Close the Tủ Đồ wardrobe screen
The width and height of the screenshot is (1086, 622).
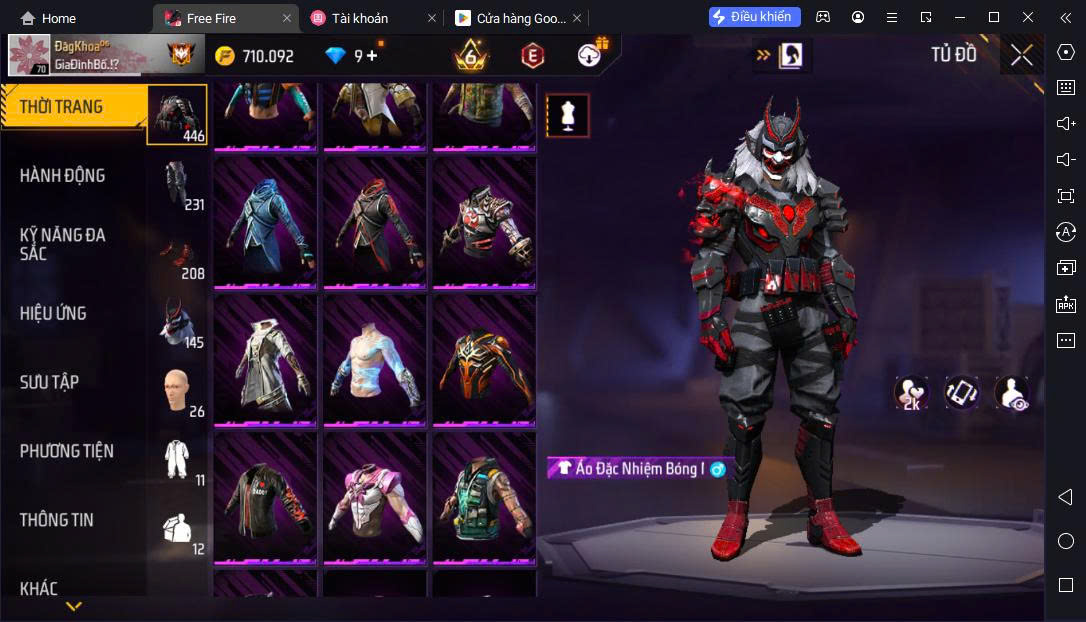pyautogui.click(x=1021, y=55)
